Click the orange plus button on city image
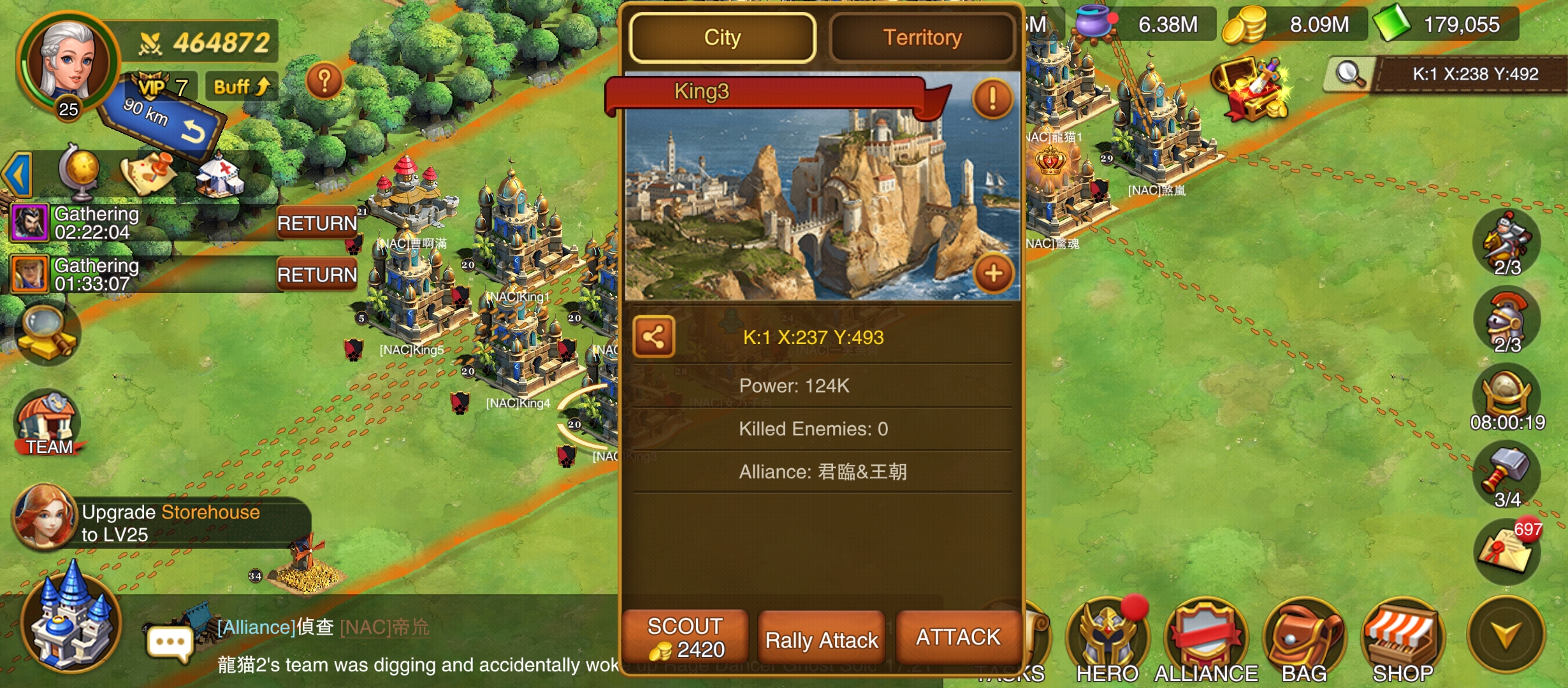1568x688 pixels. (993, 274)
